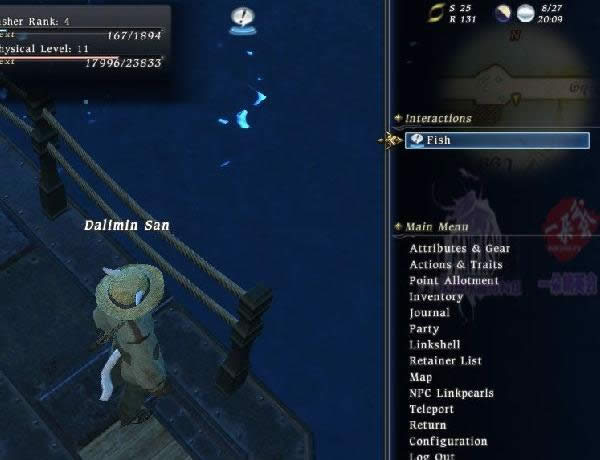Select the Party menu entry
Image resolution: width=600 pixels, height=460 pixels.
pos(424,329)
